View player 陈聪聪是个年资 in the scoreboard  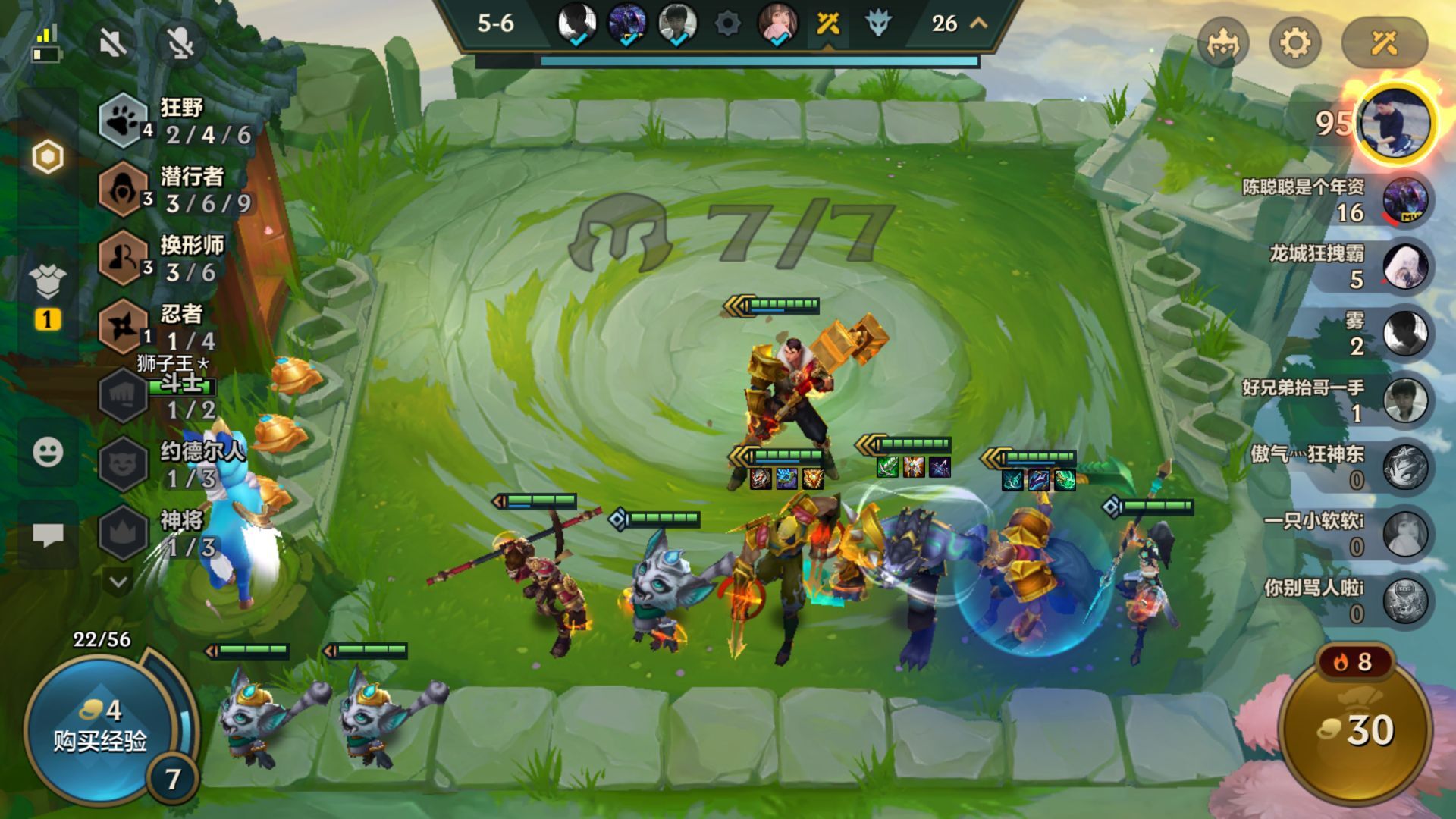coord(1404,200)
